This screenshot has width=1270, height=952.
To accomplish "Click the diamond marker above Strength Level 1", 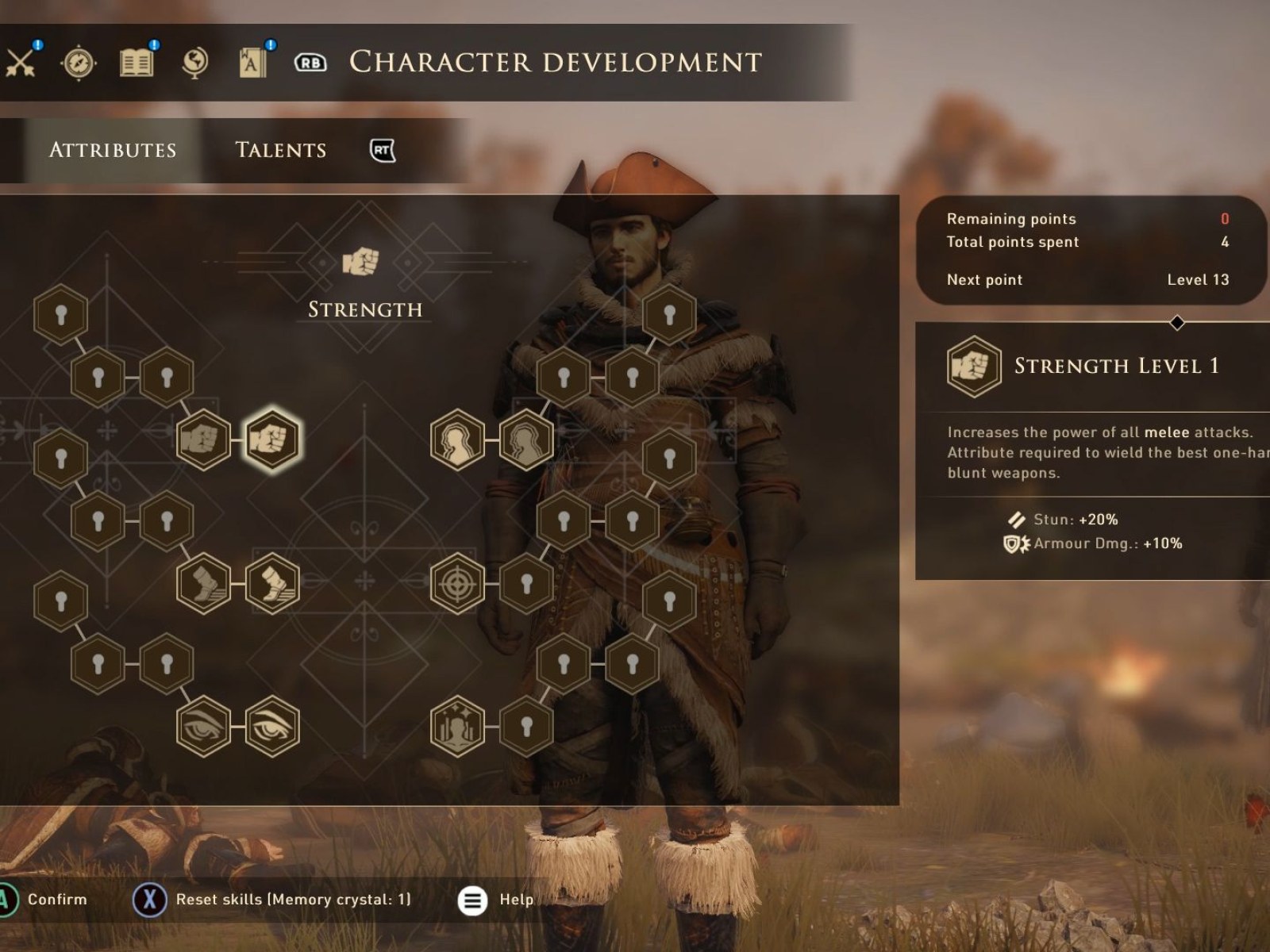I will (1176, 321).
